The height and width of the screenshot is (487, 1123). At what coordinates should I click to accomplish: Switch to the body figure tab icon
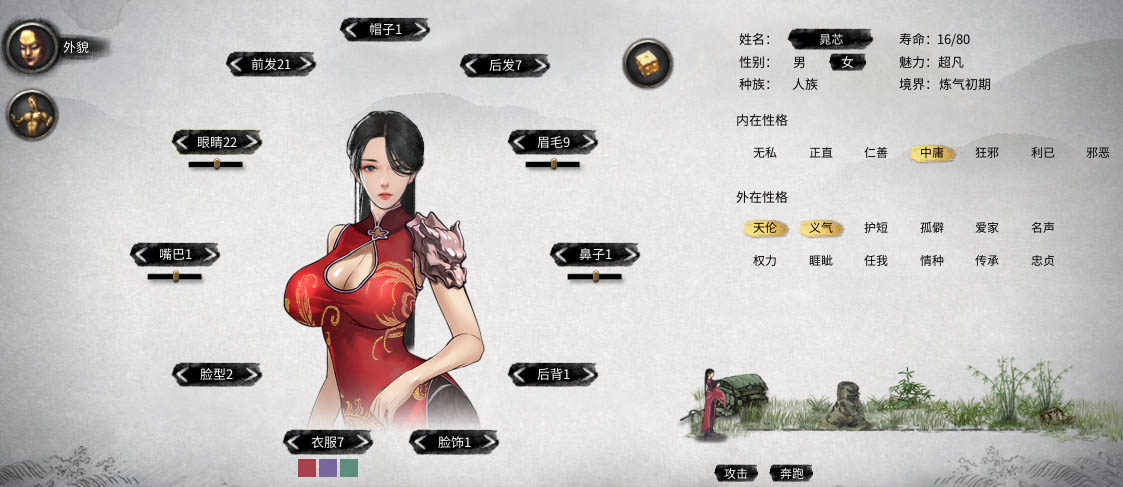pyautogui.click(x=30, y=115)
